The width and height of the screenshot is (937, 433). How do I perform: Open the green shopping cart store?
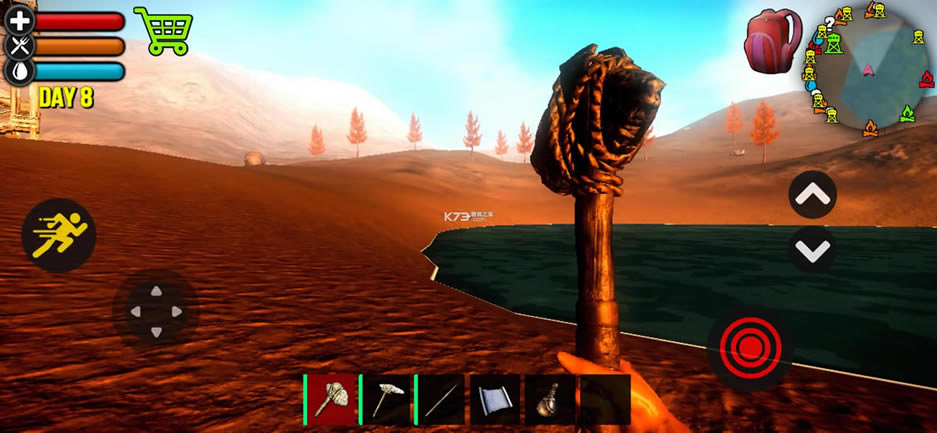tap(162, 30)
